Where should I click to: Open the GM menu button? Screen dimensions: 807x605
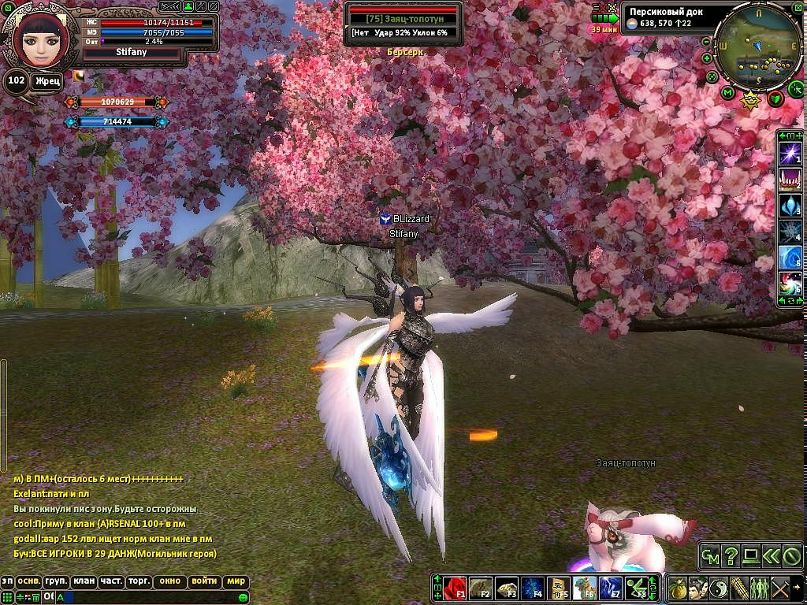tap(710, 556)
